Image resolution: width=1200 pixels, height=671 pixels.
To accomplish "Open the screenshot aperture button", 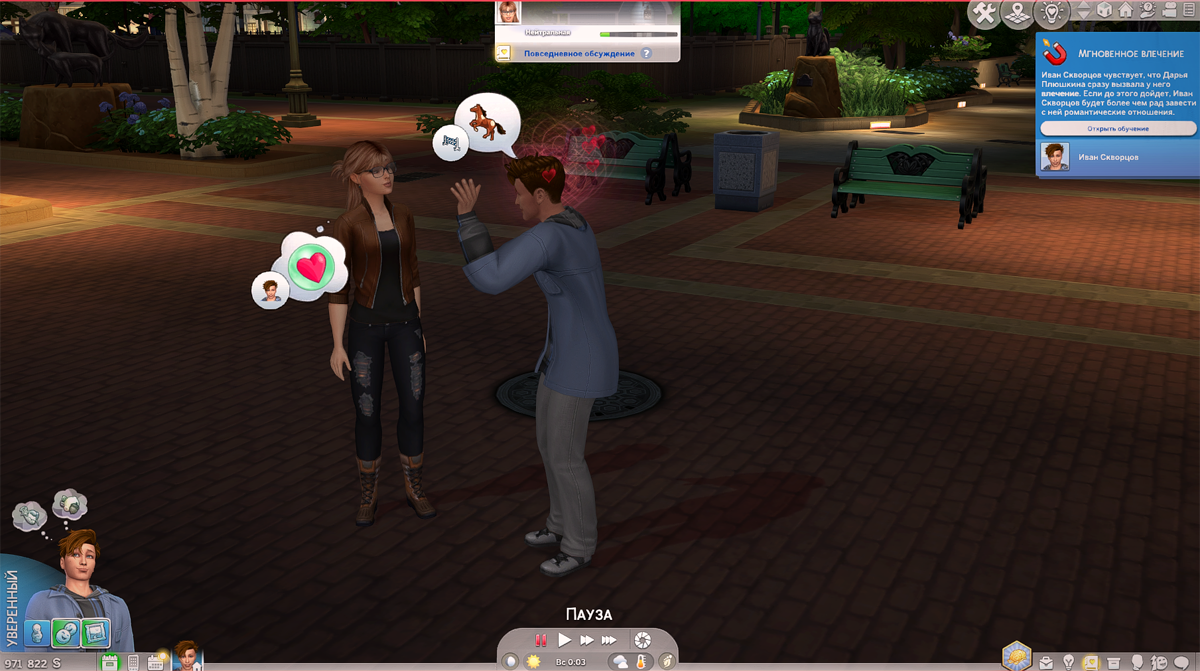I will point(643,640).
